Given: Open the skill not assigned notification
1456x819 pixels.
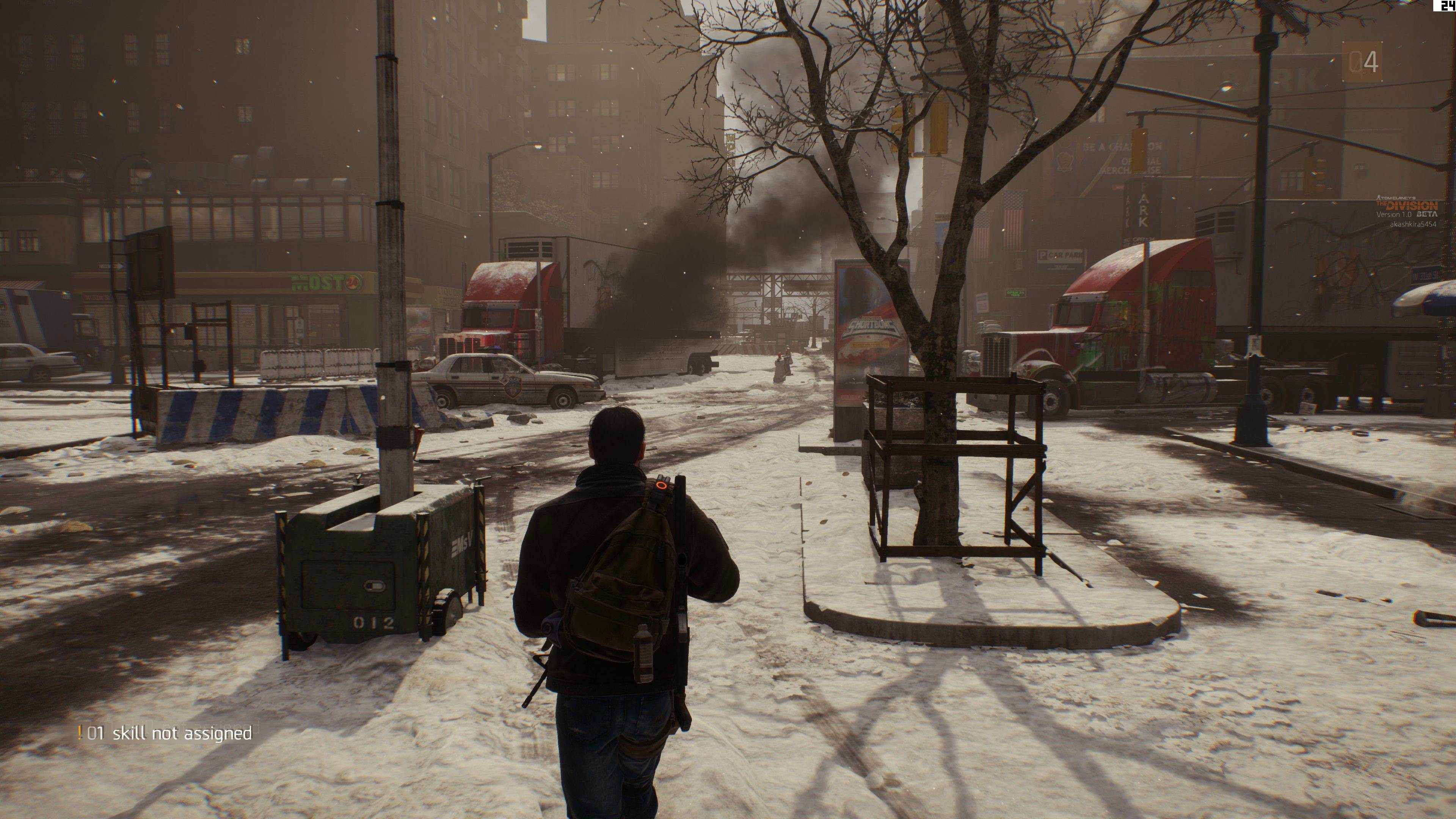Looking at the screenshot, I should 165,734.
